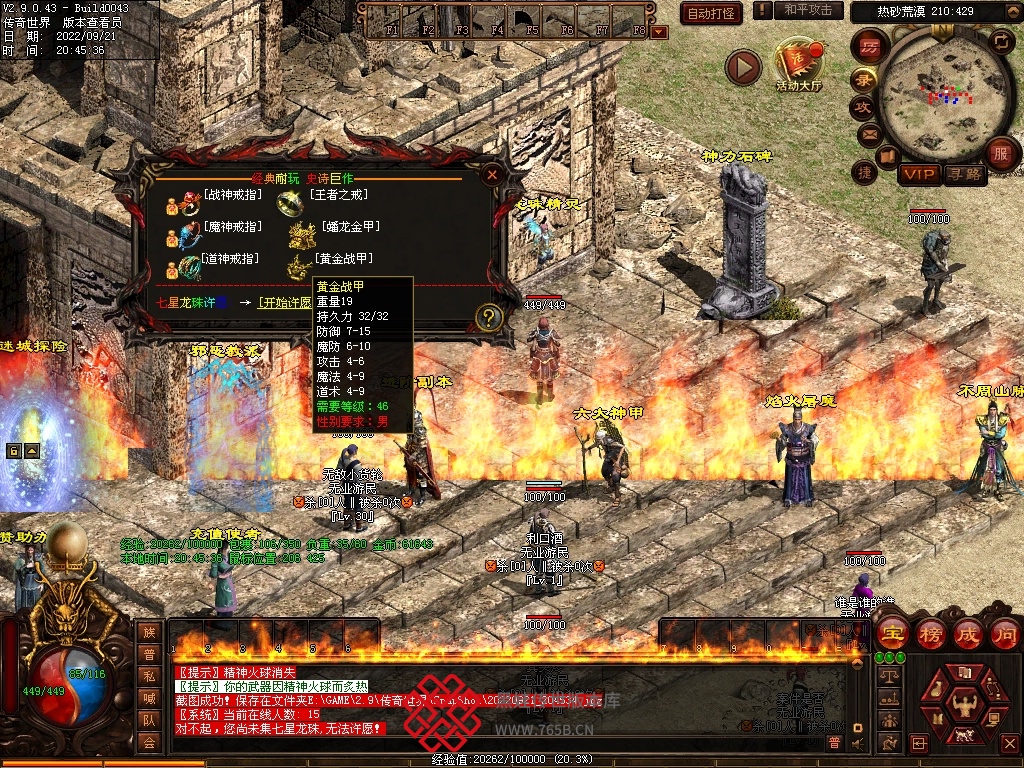Open the 宝 treasure shop button
The image size is (1024, 768).
pyautogui.click(x=893, y=633)
